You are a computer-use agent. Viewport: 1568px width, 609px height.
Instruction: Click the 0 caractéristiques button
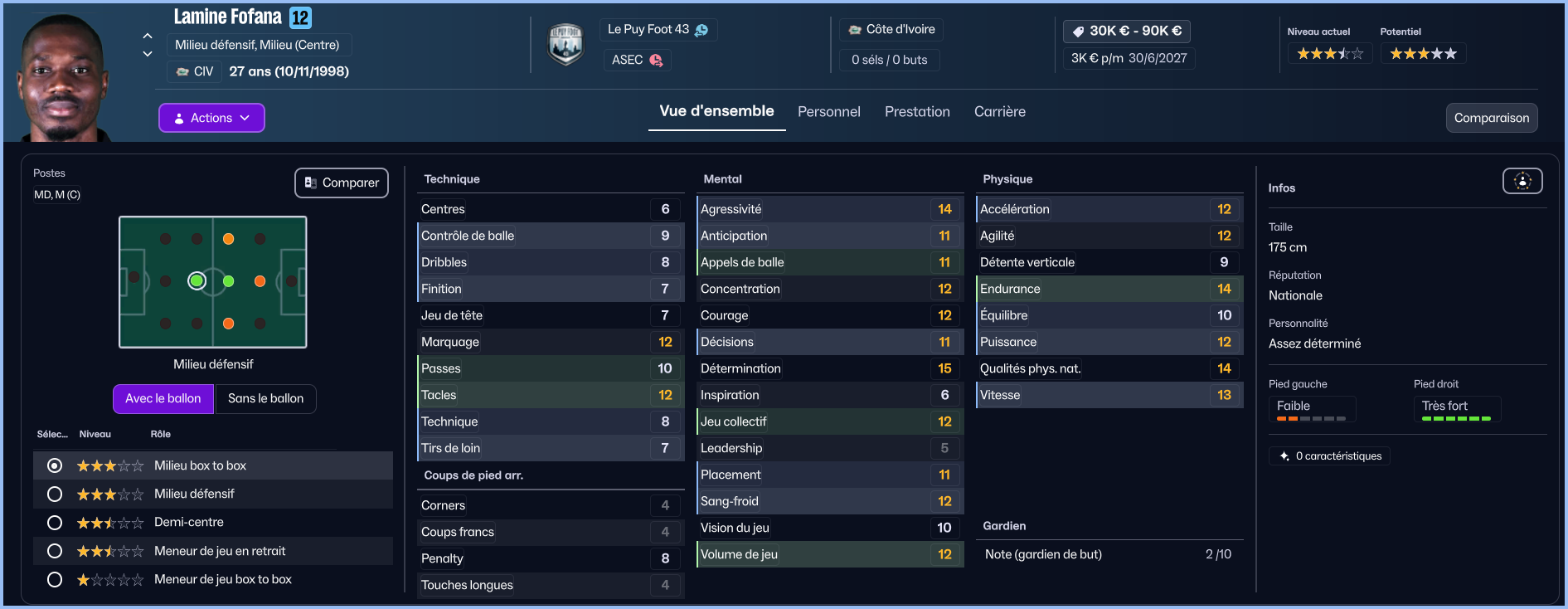click(1330, 456)
